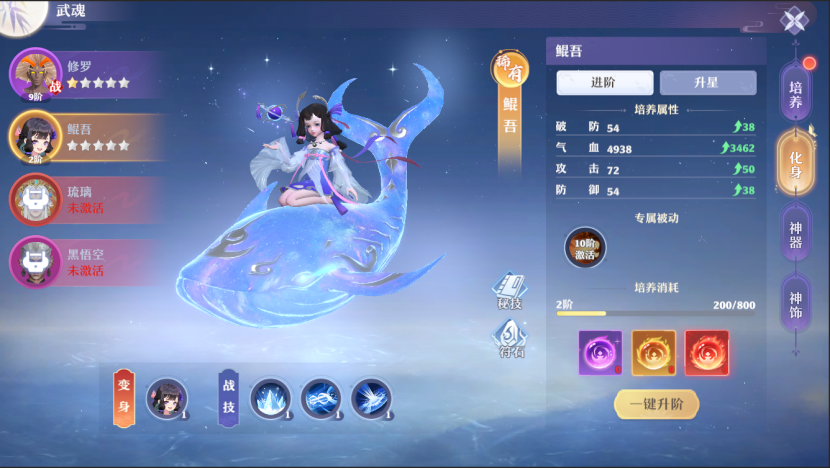Screen dimensions: 830x469
Task: Select the orange flame upgrade material
Action: (x=653, y=353)
